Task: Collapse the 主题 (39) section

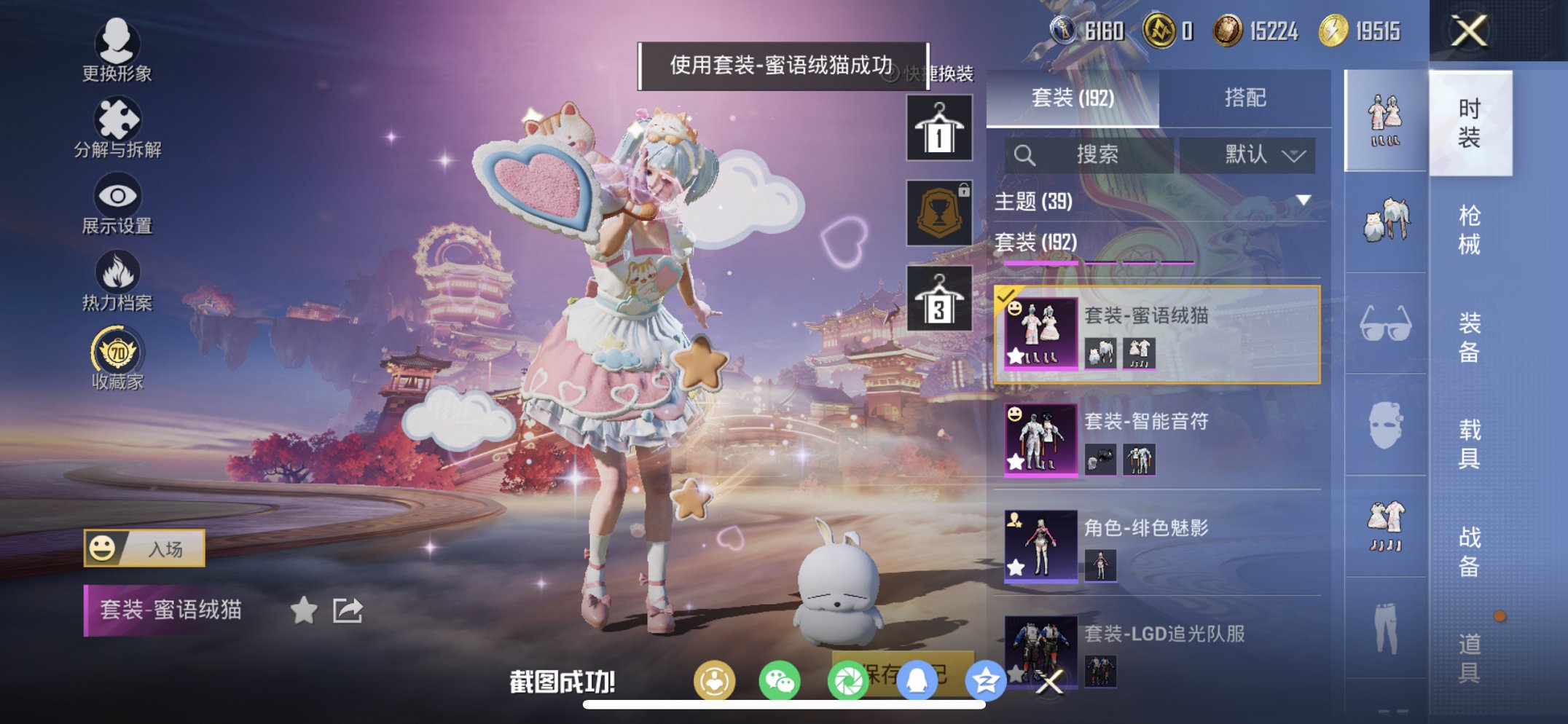Action: pos(1304,201)
